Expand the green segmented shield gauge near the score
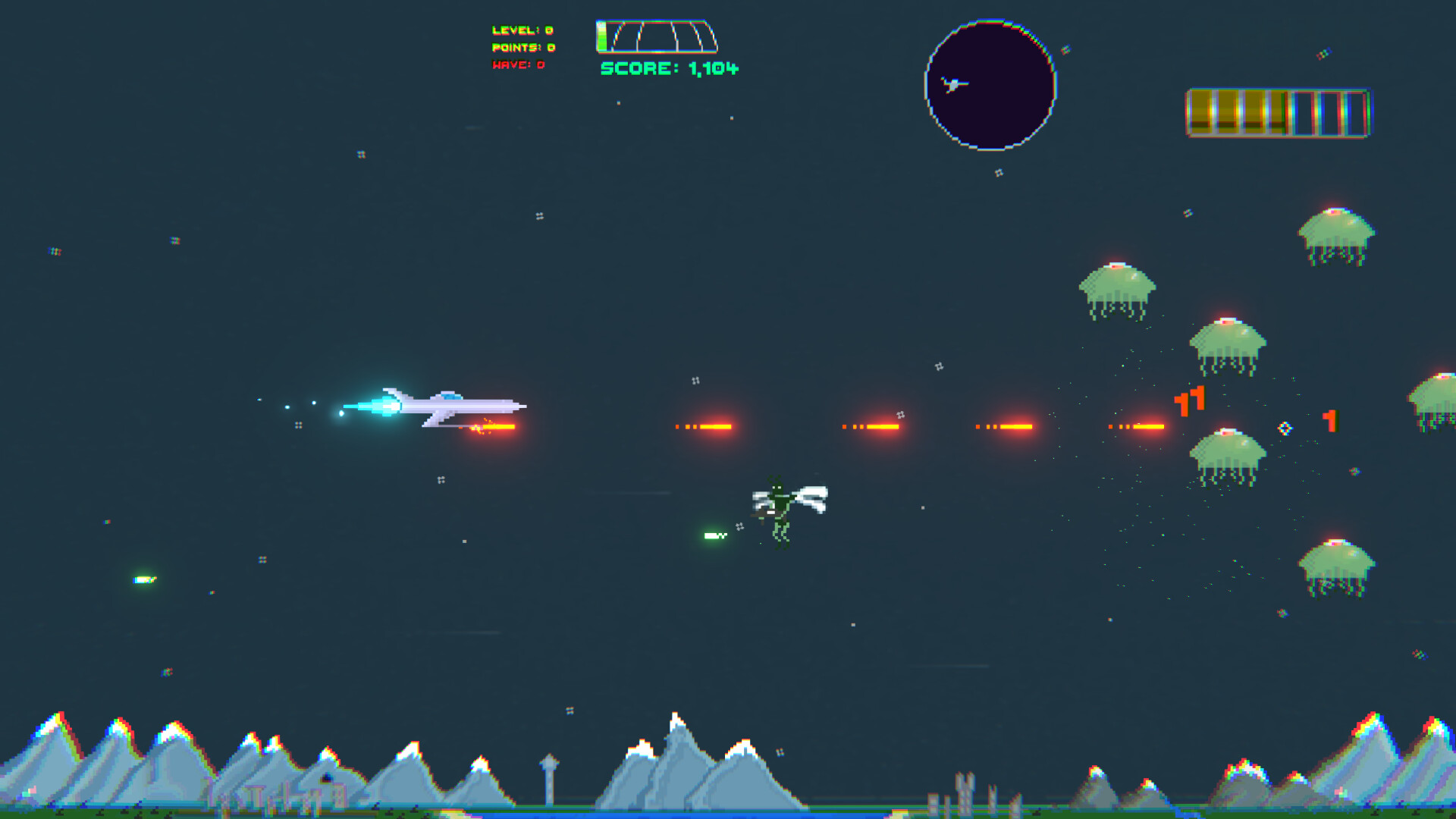 click(x=656, y=34)
